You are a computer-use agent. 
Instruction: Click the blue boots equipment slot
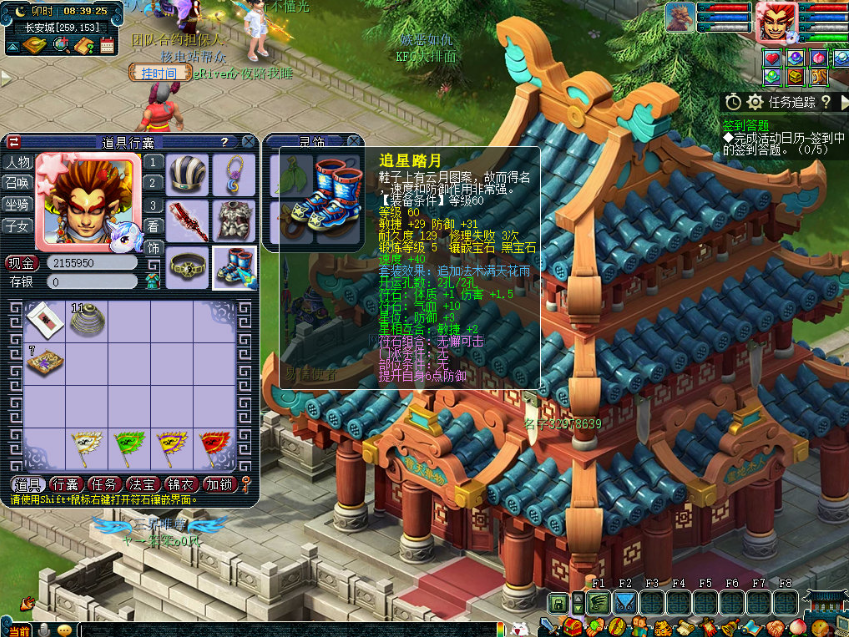point(234,267)
